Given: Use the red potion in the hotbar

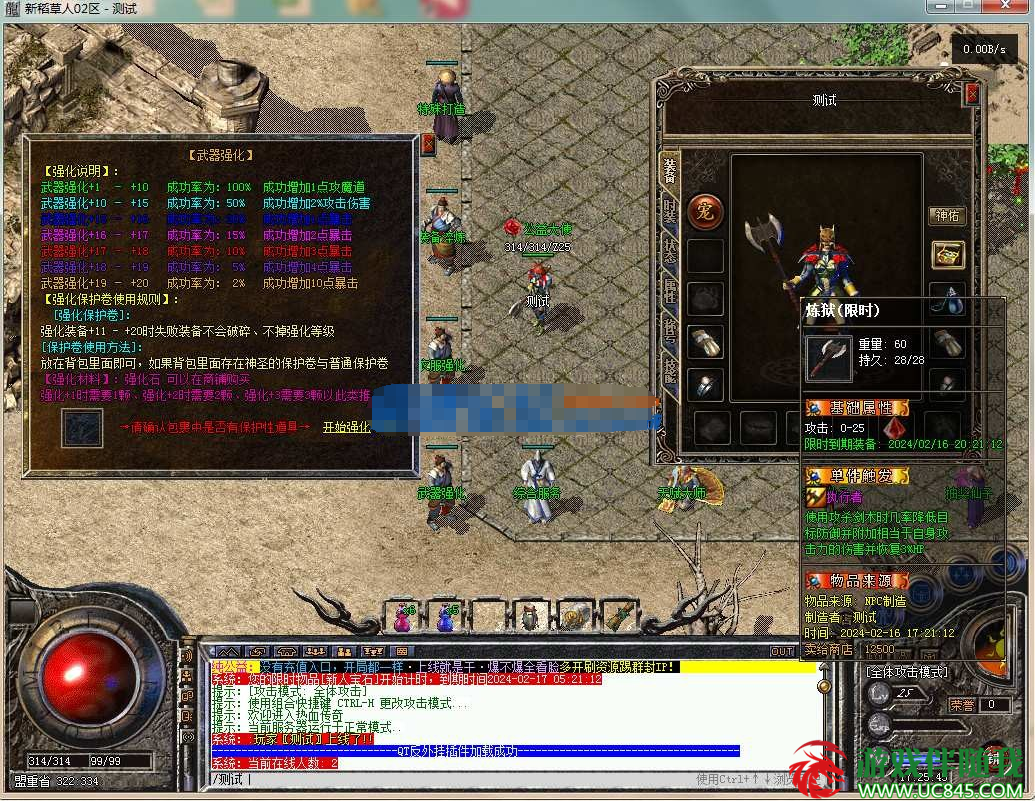Looking at the screenshot, I should [403, 618].
